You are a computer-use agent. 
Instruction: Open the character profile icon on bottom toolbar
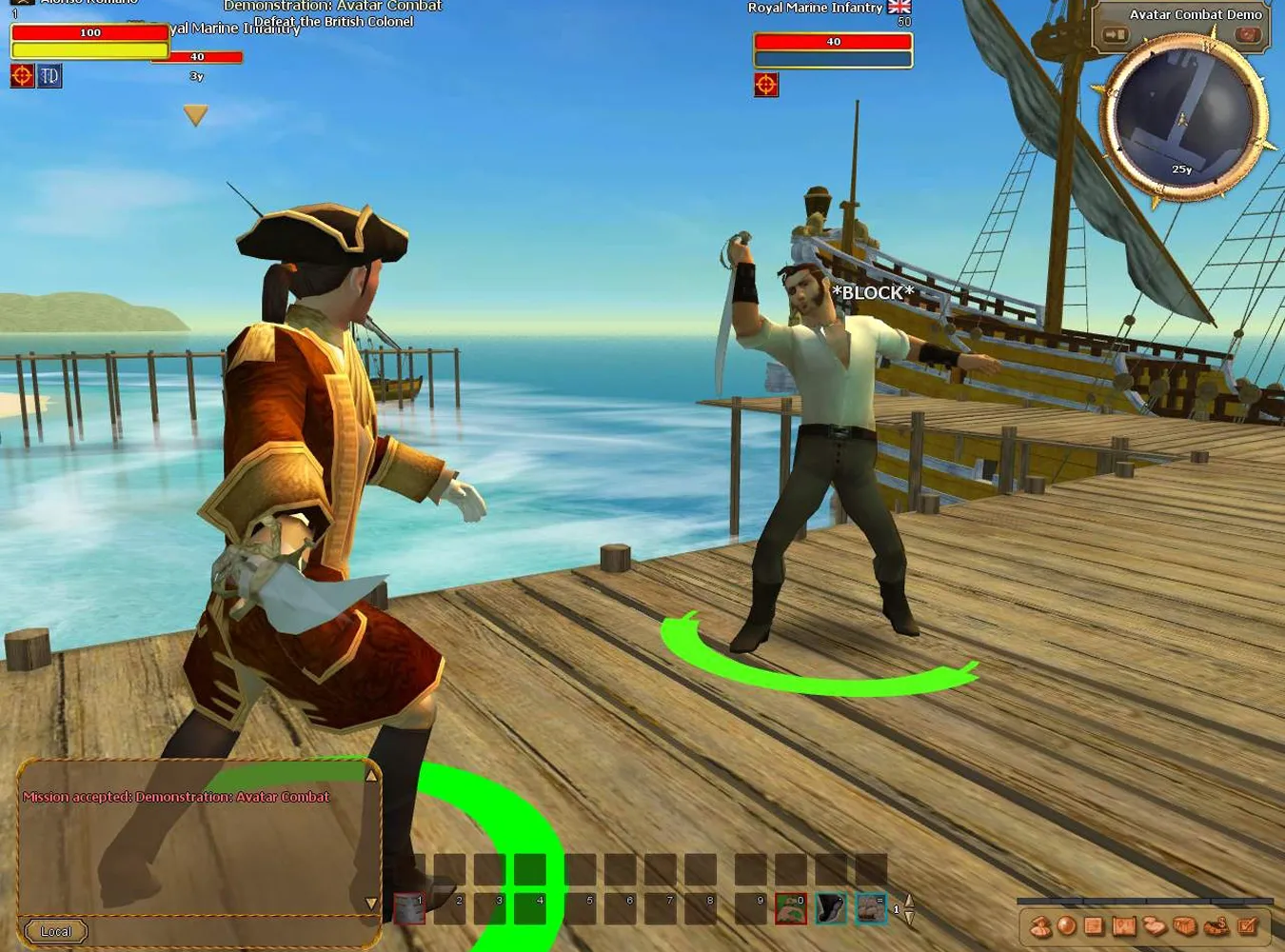[x=1040, y=926]
